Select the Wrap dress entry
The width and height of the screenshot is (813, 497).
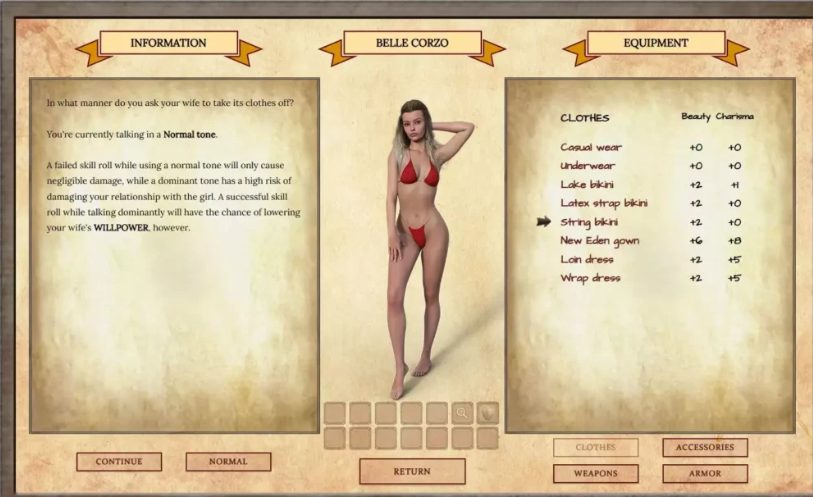(x=590, y=278)
